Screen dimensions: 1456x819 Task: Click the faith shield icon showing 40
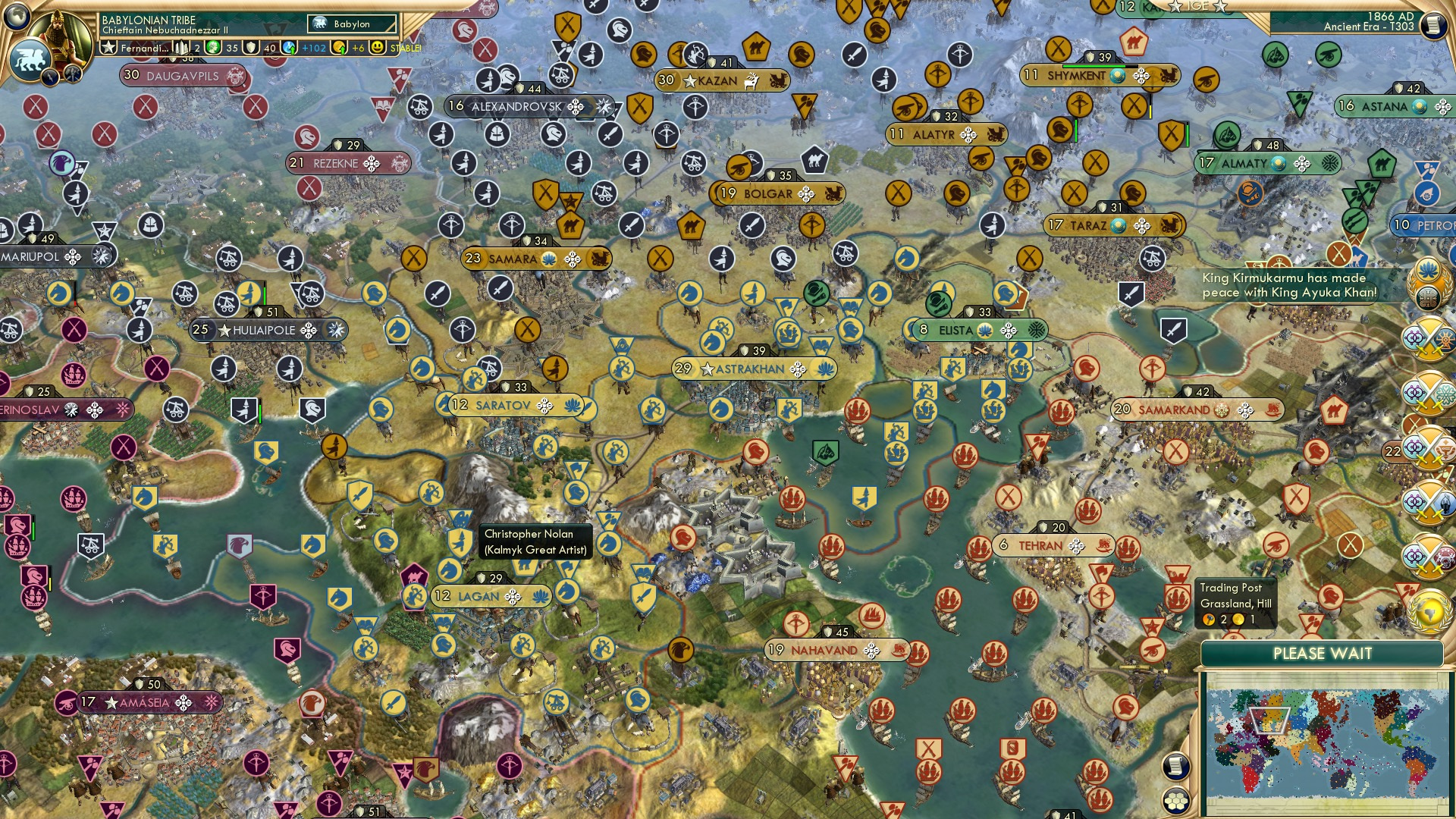click(250, 47)
